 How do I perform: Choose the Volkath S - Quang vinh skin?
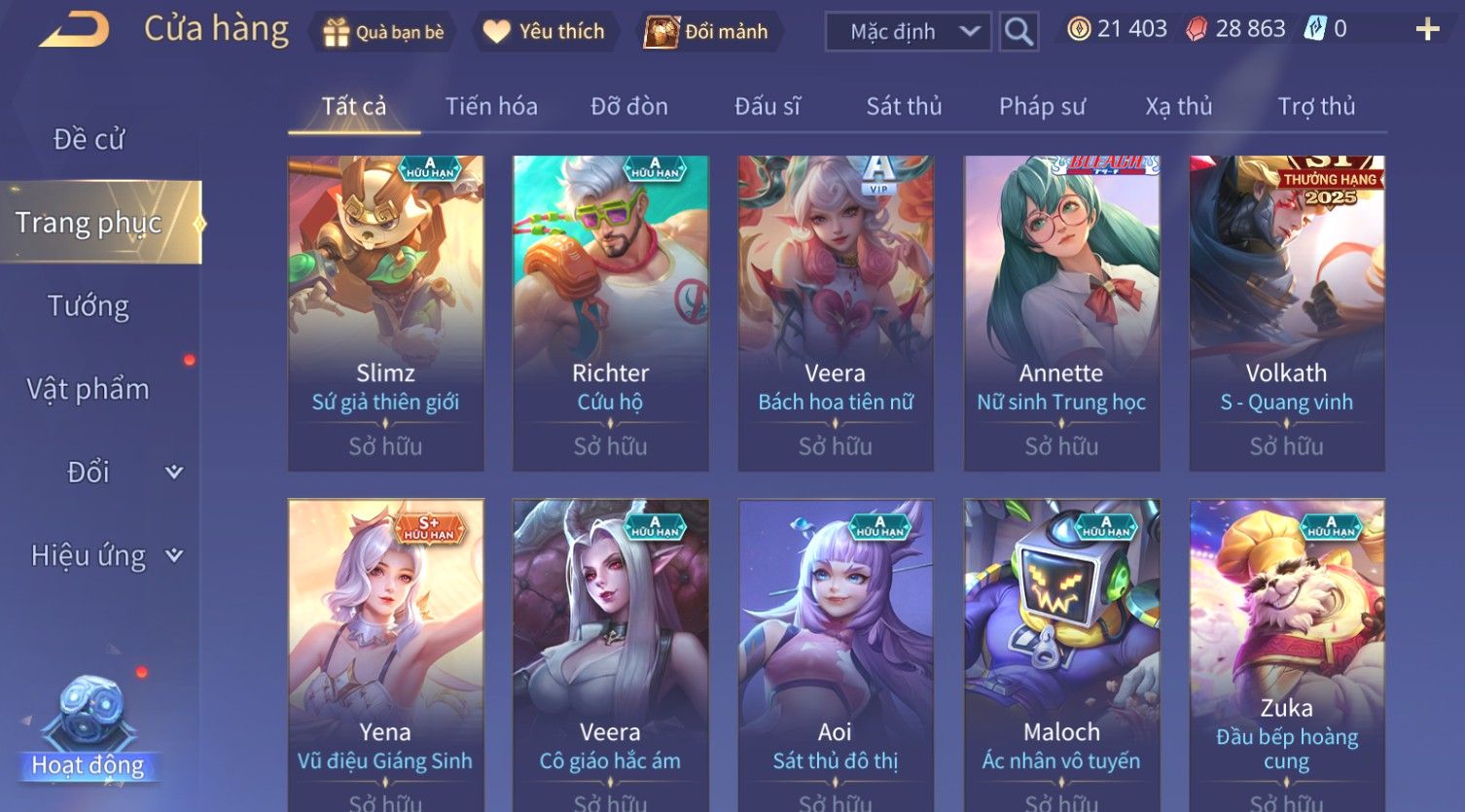pyautogui.click(x=1286, y=313)
